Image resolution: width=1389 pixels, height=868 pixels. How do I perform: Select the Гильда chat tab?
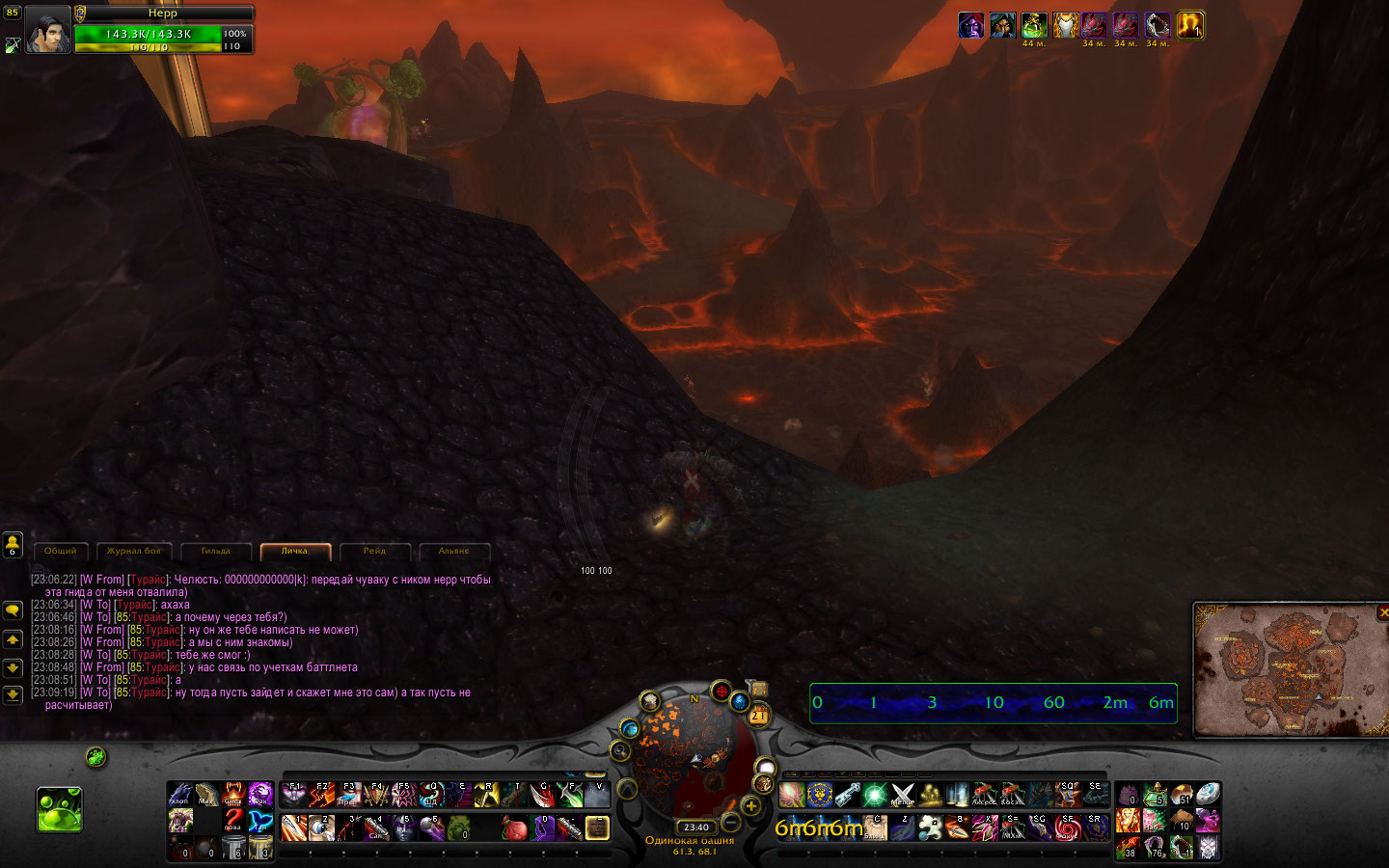tap(215, 551)
